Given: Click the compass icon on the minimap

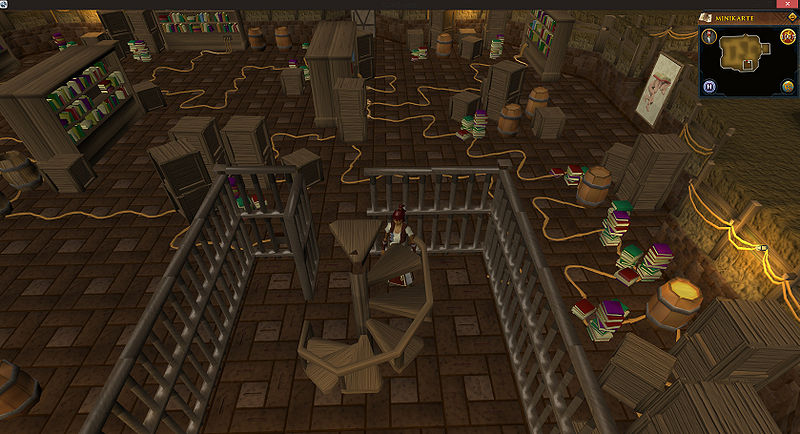Looking at the screenshot, I should point(708,38).
